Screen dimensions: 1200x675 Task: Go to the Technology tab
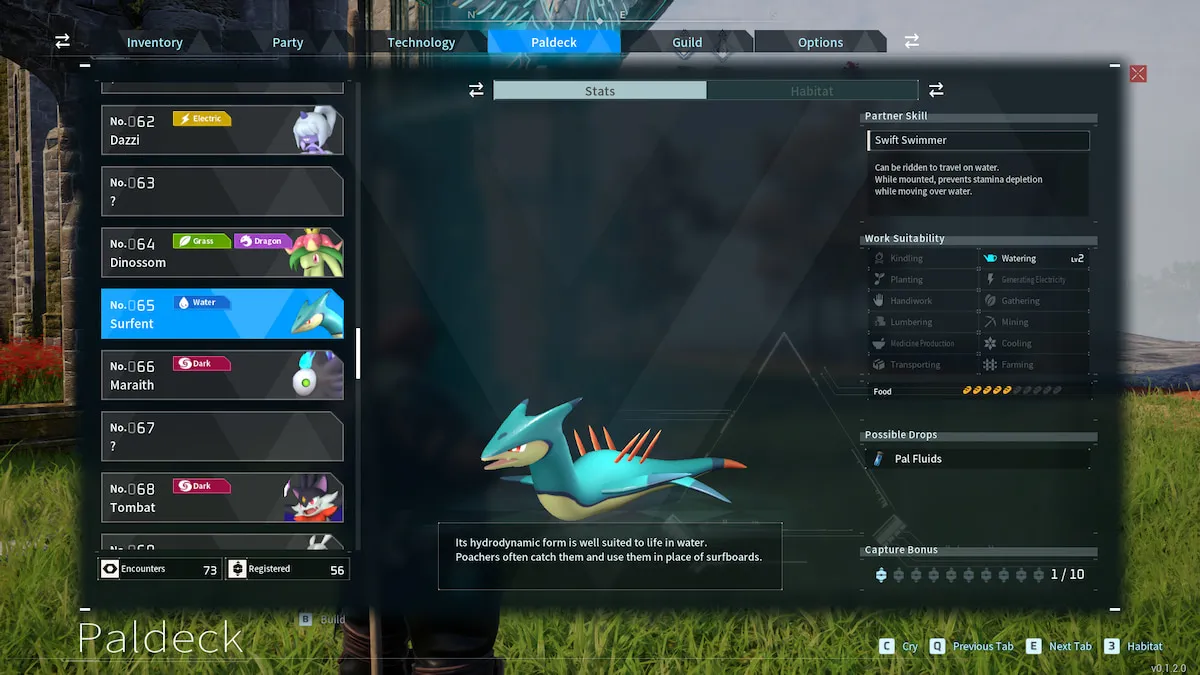[x=421, y=42]
